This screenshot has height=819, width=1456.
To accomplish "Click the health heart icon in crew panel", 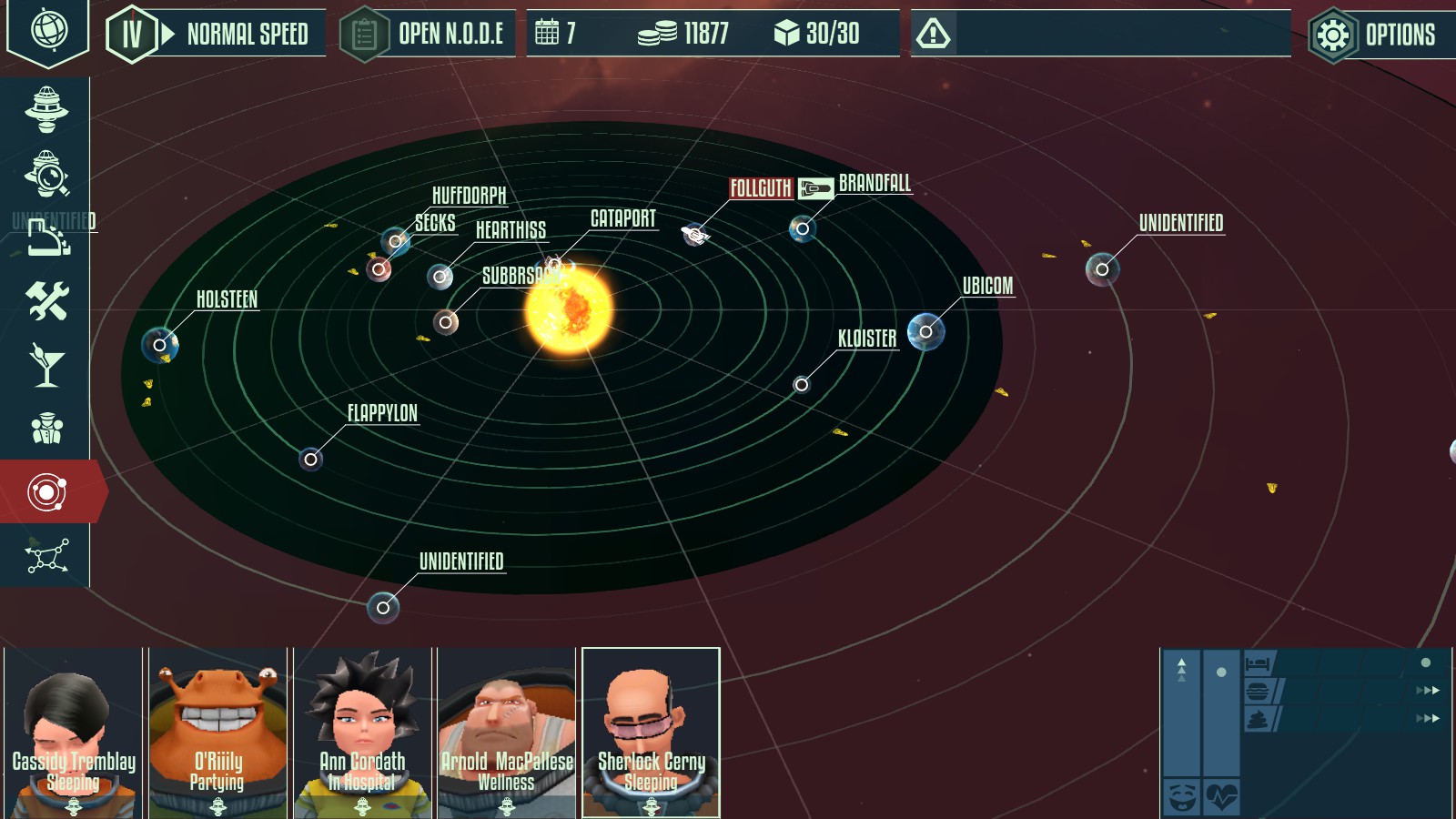I will (x=1222, y=795).
